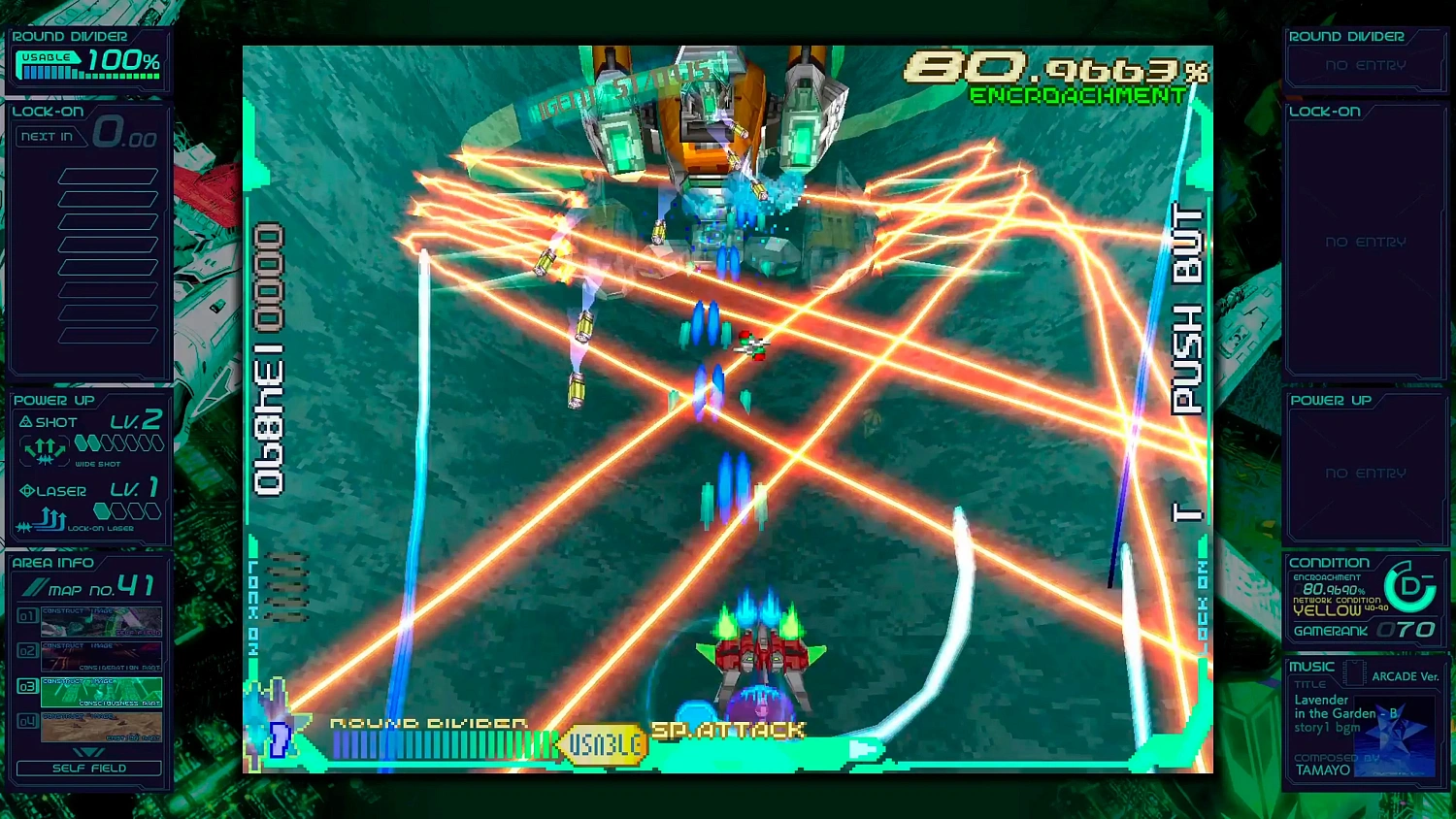Click the triangle icon beside SHOT
Viewport: 1456px width, 819px height.
[25, 421]
